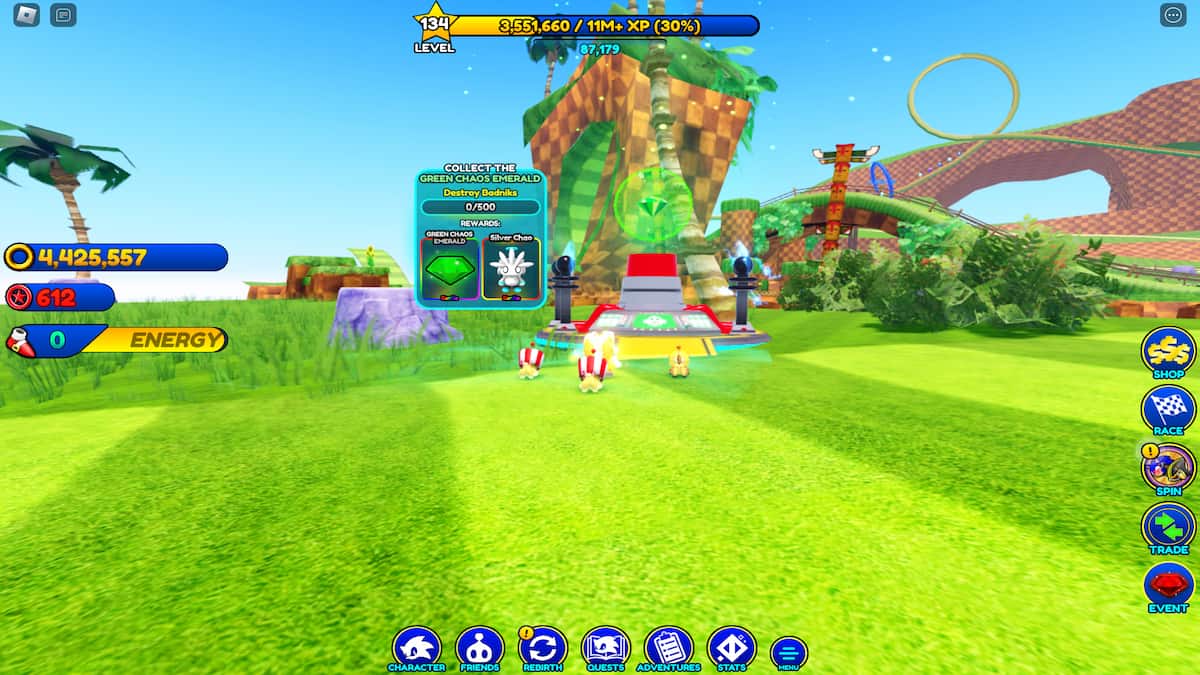
Task: Open the Shop
Action: coord(1168,351)
